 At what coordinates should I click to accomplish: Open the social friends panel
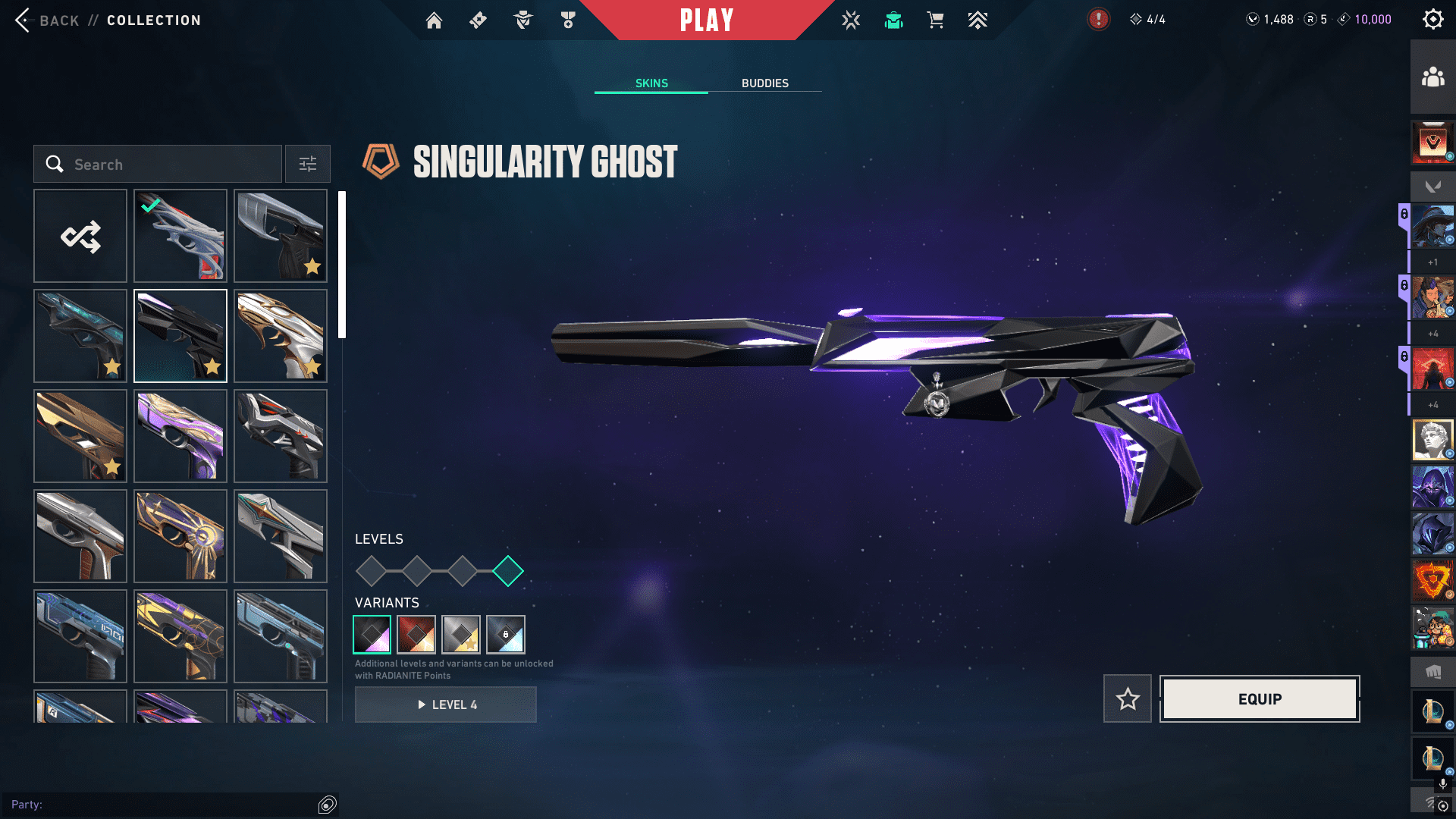pos(1432,77)
